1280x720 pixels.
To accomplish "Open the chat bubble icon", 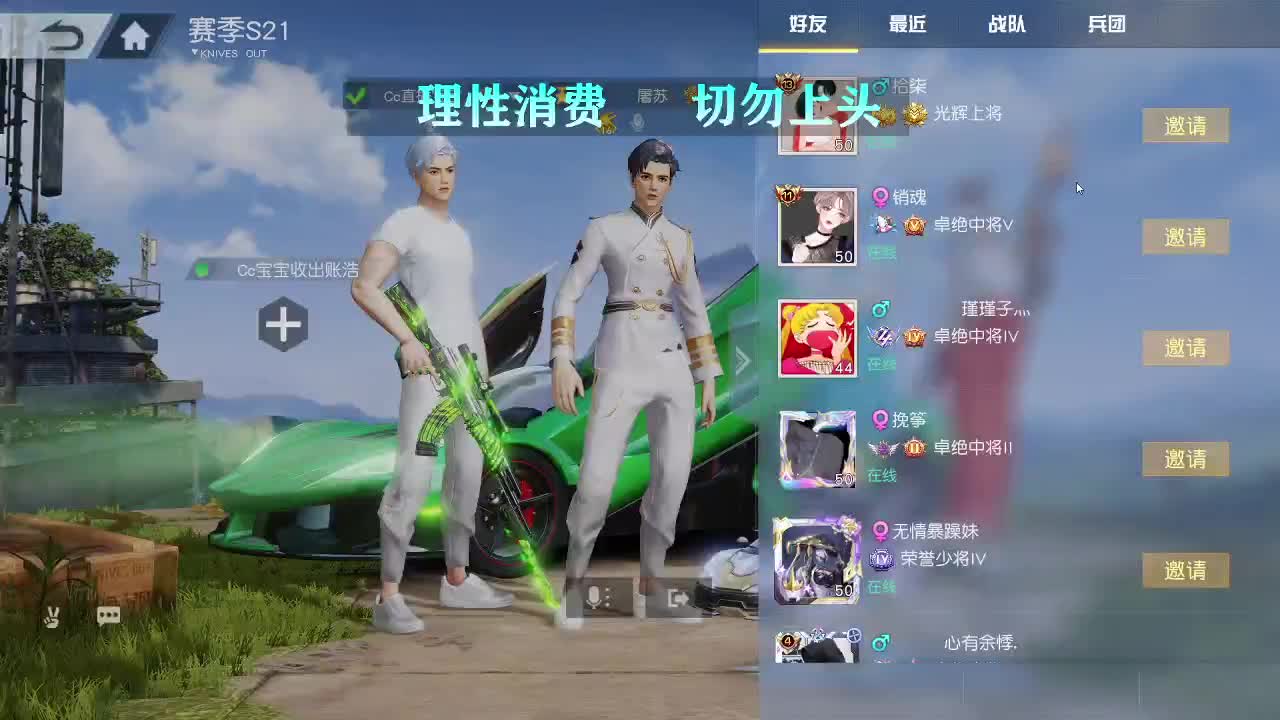I will [108, 615].
